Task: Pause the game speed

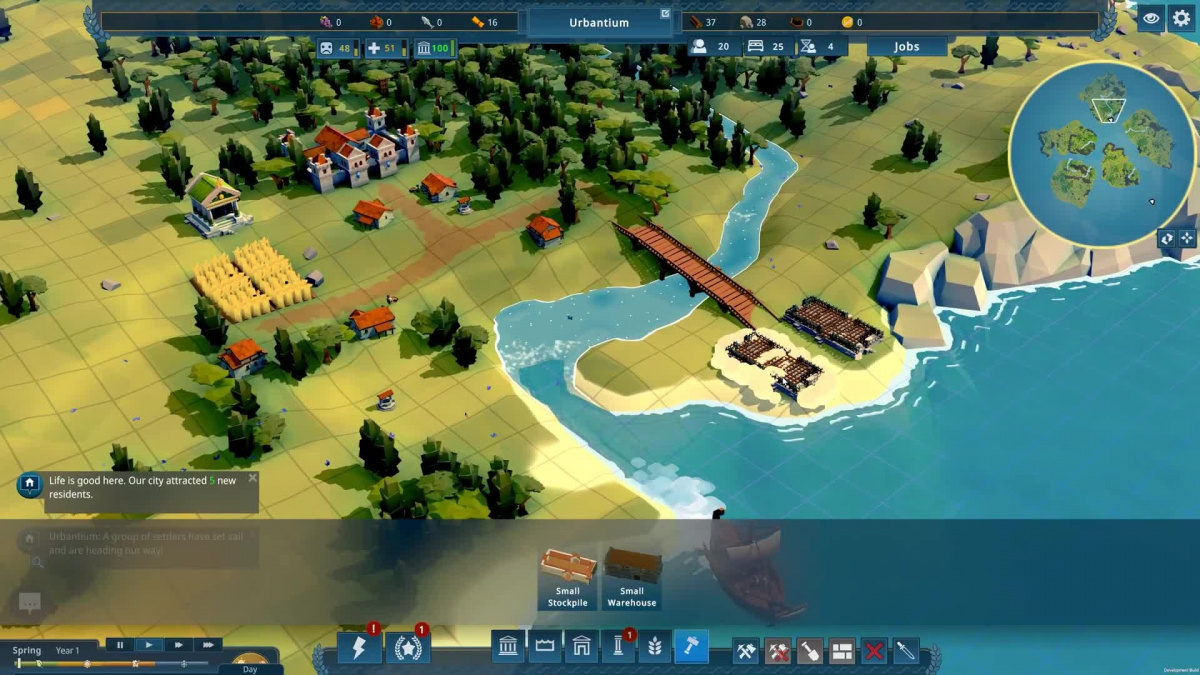Action: point(120,645)
